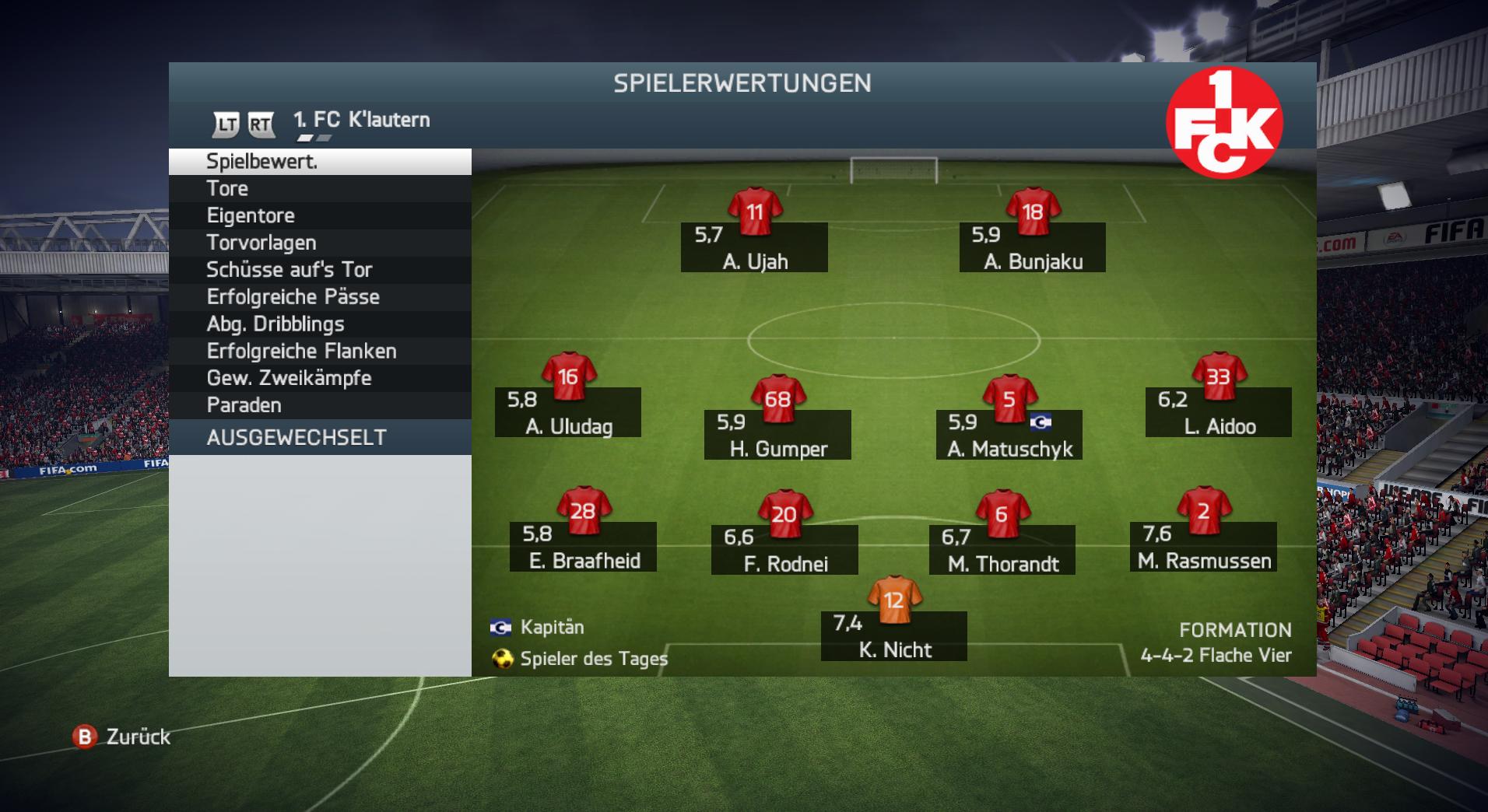
Task: Show Gew. Zweikämpfe statistics
Action: click(319, 379)
